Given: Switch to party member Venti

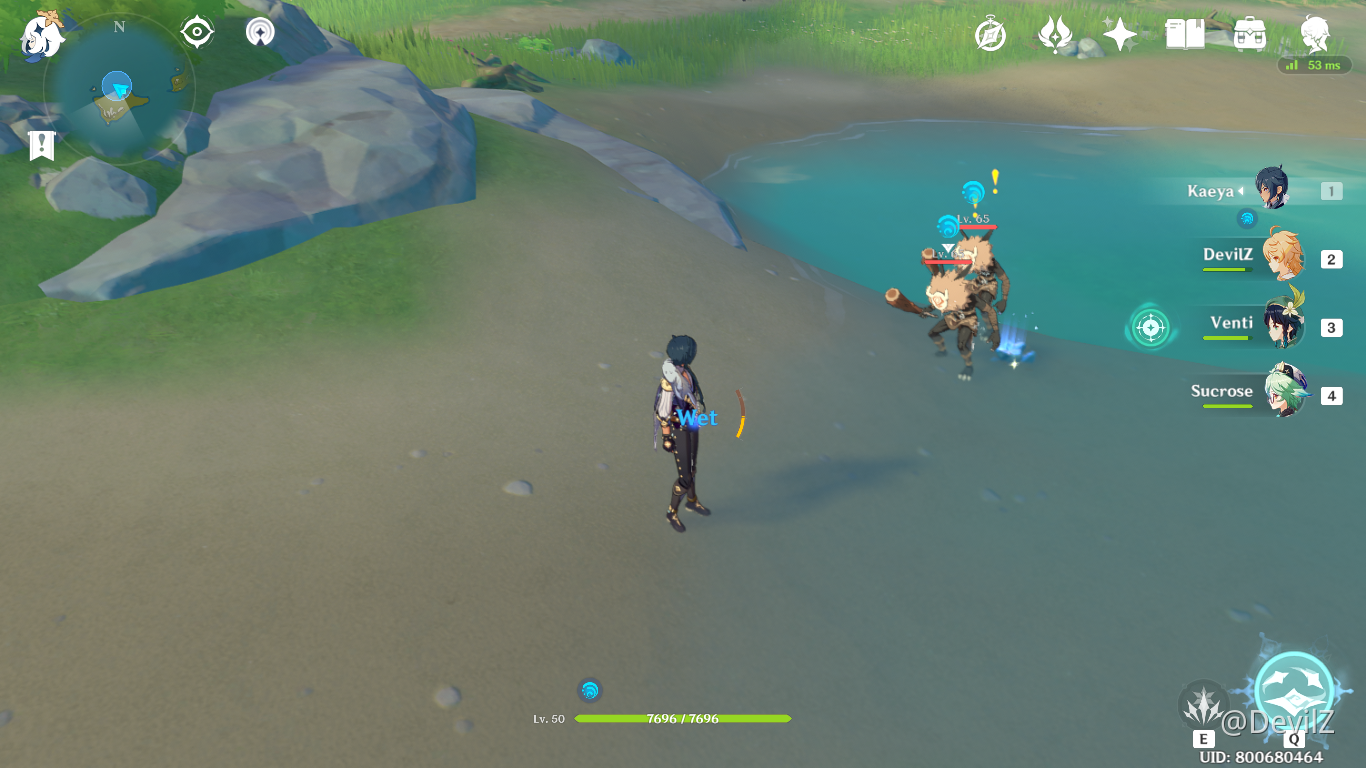Looking at the screenshot, I should (1283, 326).
